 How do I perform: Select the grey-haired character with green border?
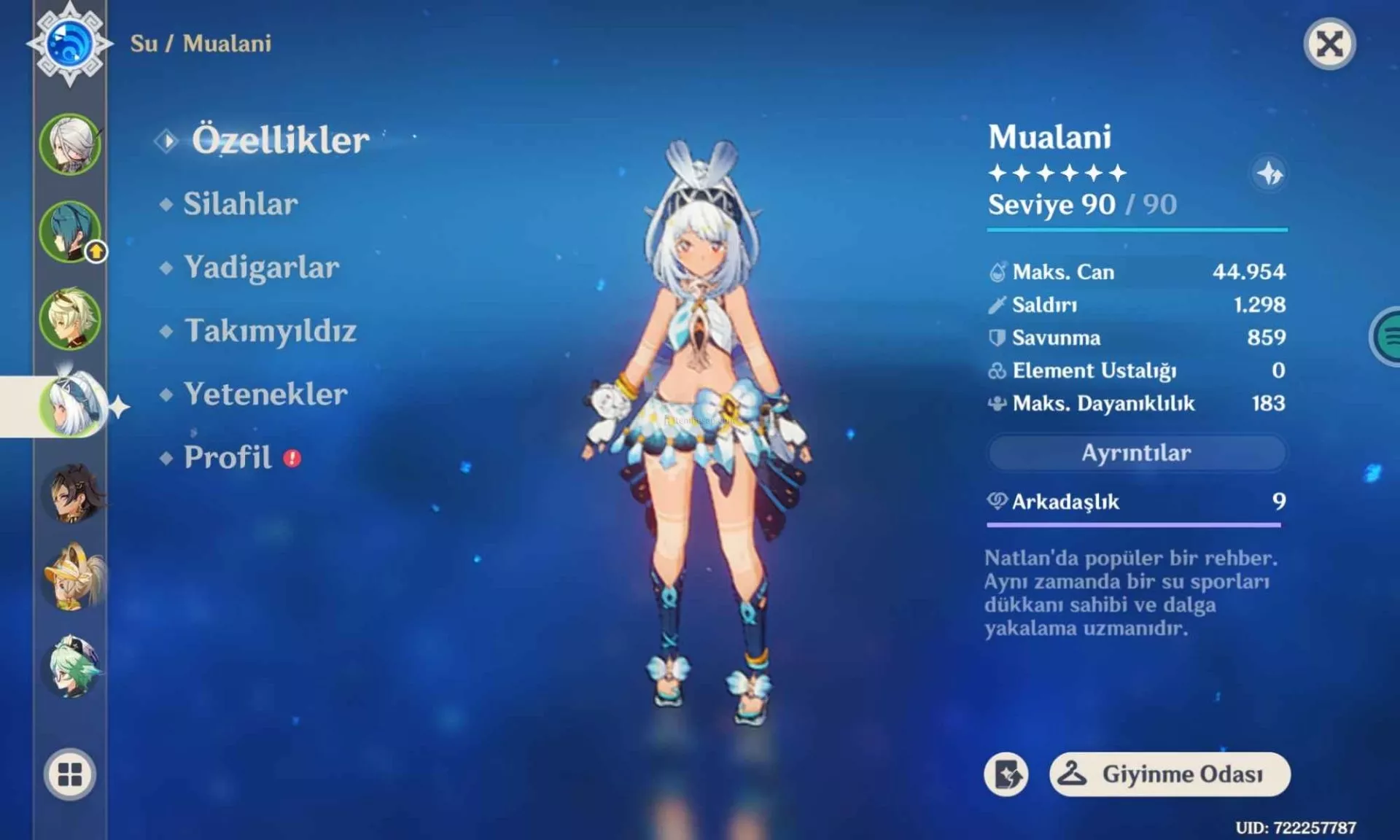click(x=70, y=144)
